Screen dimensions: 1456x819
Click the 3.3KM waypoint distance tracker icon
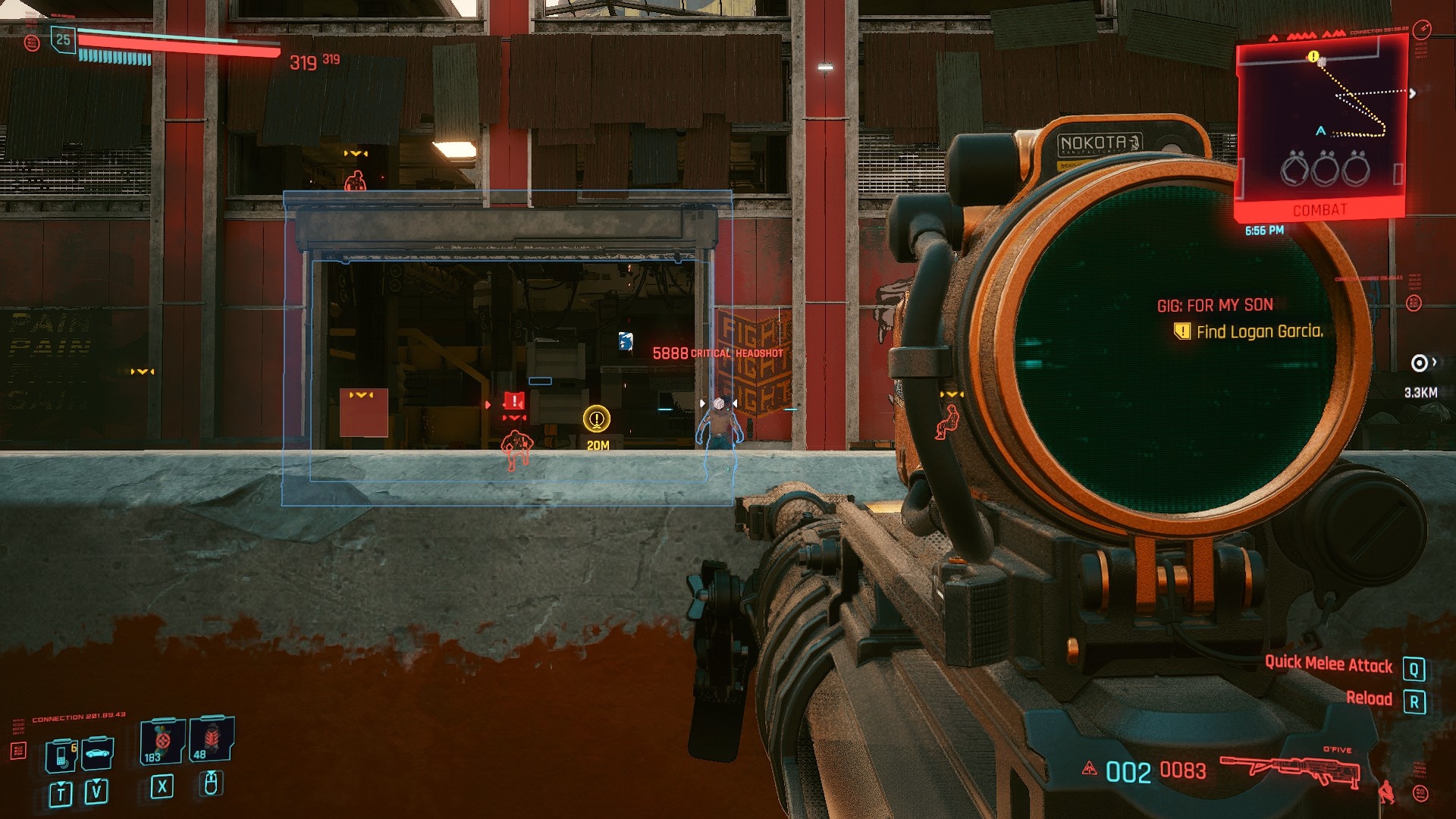pos(1418,363)
